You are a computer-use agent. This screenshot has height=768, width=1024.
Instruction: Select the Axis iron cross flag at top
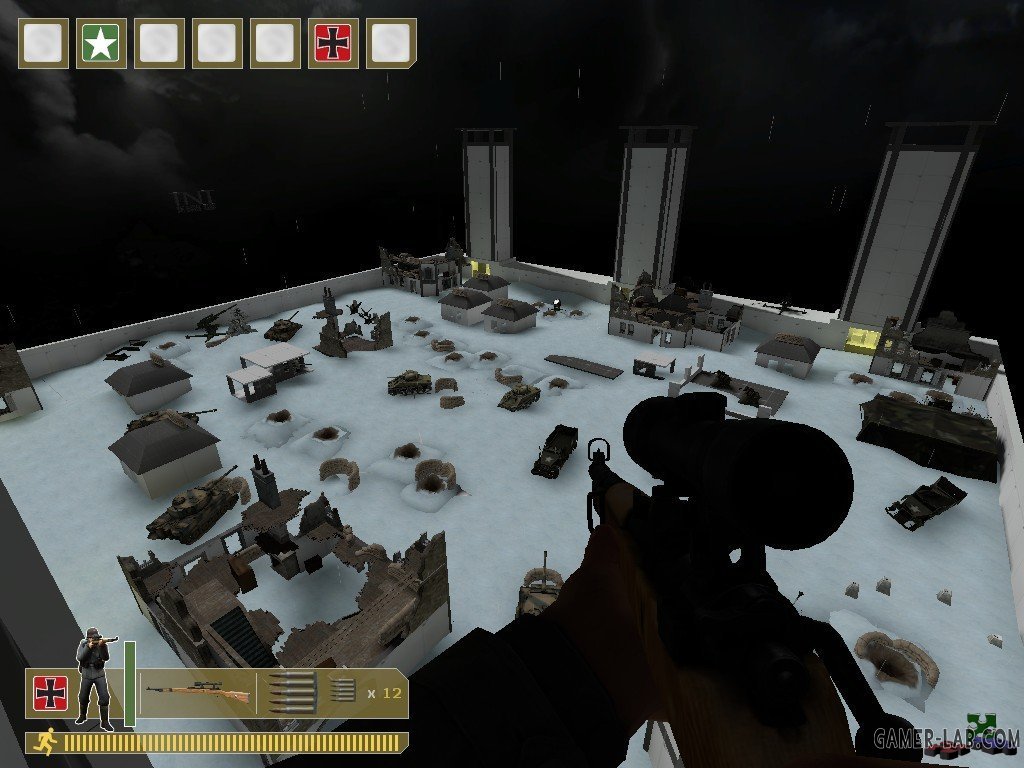click(x=333, y=44)
